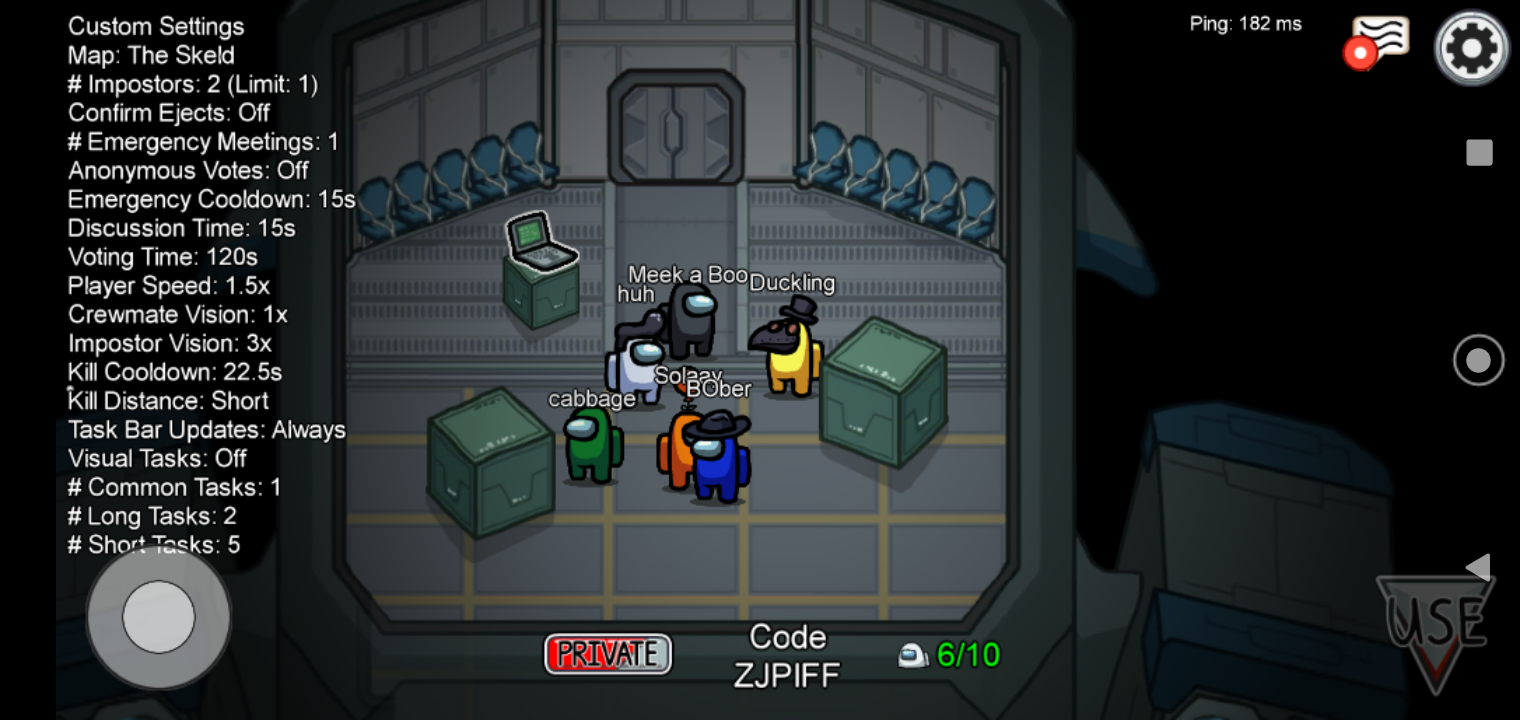This screenshot has height=720, width=1520.
Task: Toggle the PRIVATE lobby button
Action: 608,654
